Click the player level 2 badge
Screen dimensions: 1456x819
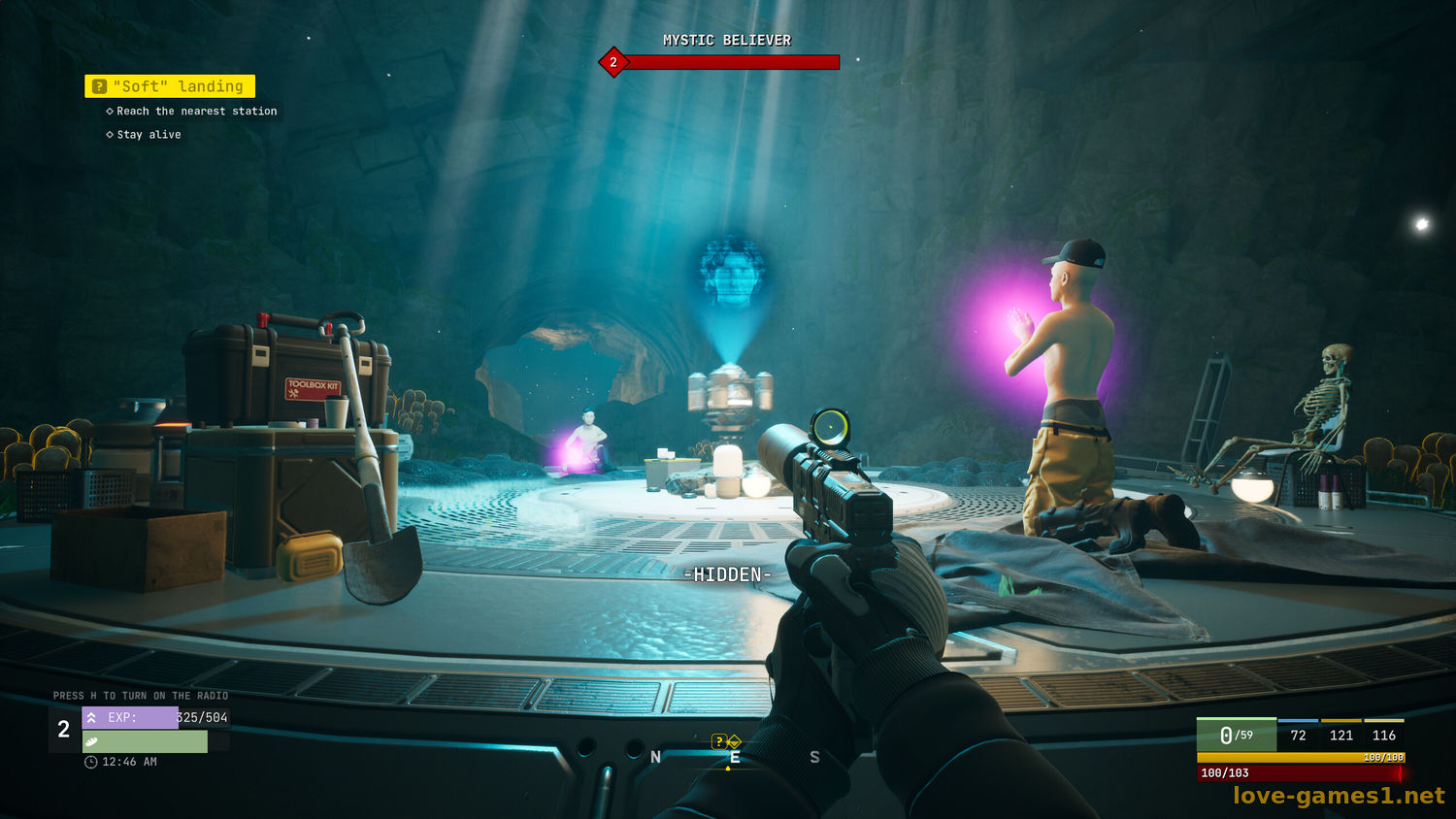coord(64,730)
